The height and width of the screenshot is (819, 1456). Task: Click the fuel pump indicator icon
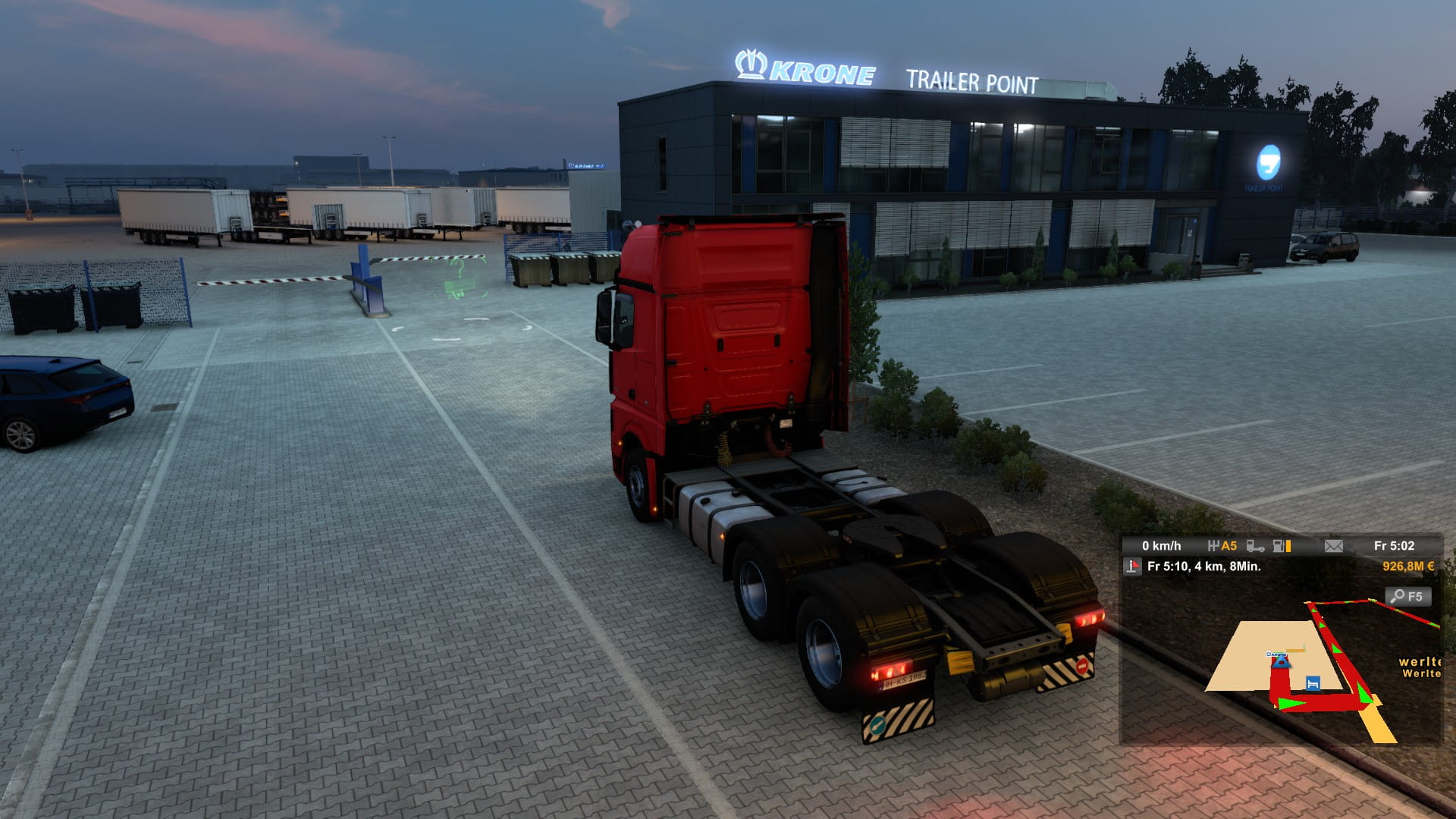click(1280, 546)
